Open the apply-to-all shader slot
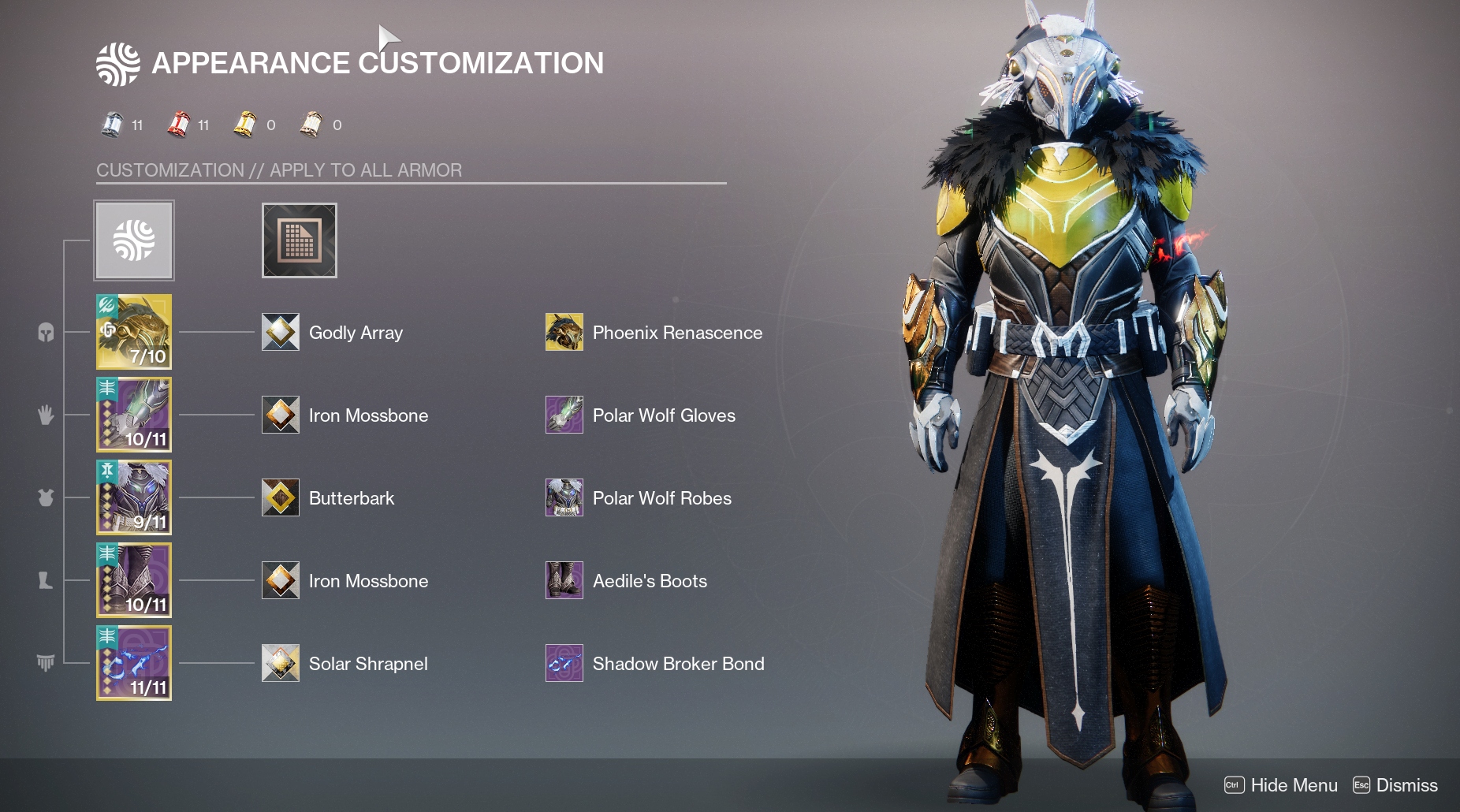The image size is (1460, 812). point(300,240)
